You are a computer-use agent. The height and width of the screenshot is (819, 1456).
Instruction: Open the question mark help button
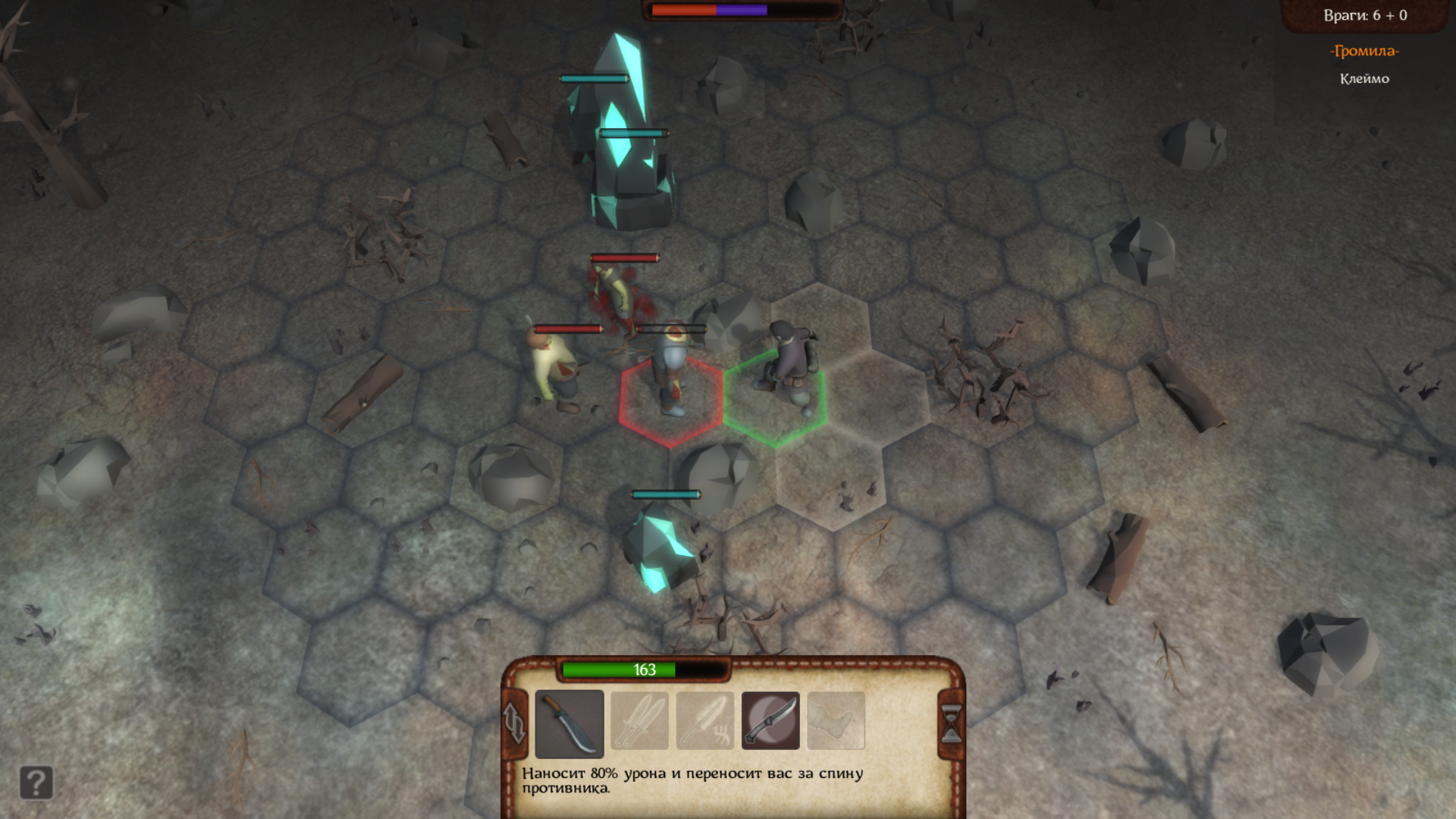click(x=36, y=782)
